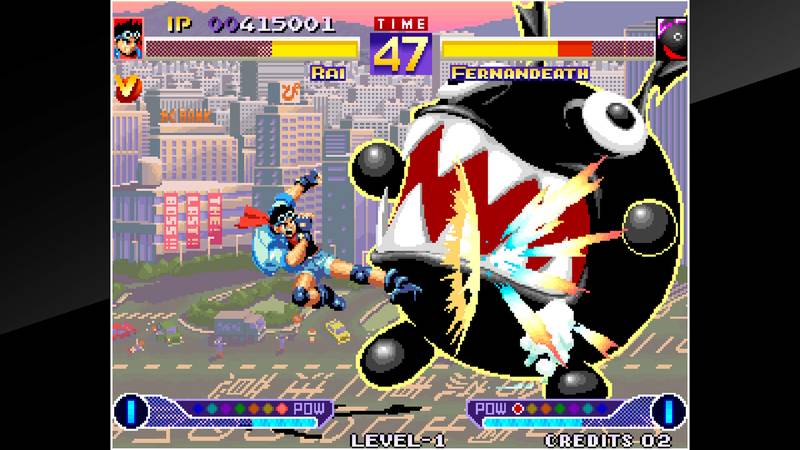This screenshot has width=800, height=450.
Task: Click Rai's character portrait
Action: (x=128, y=38)
